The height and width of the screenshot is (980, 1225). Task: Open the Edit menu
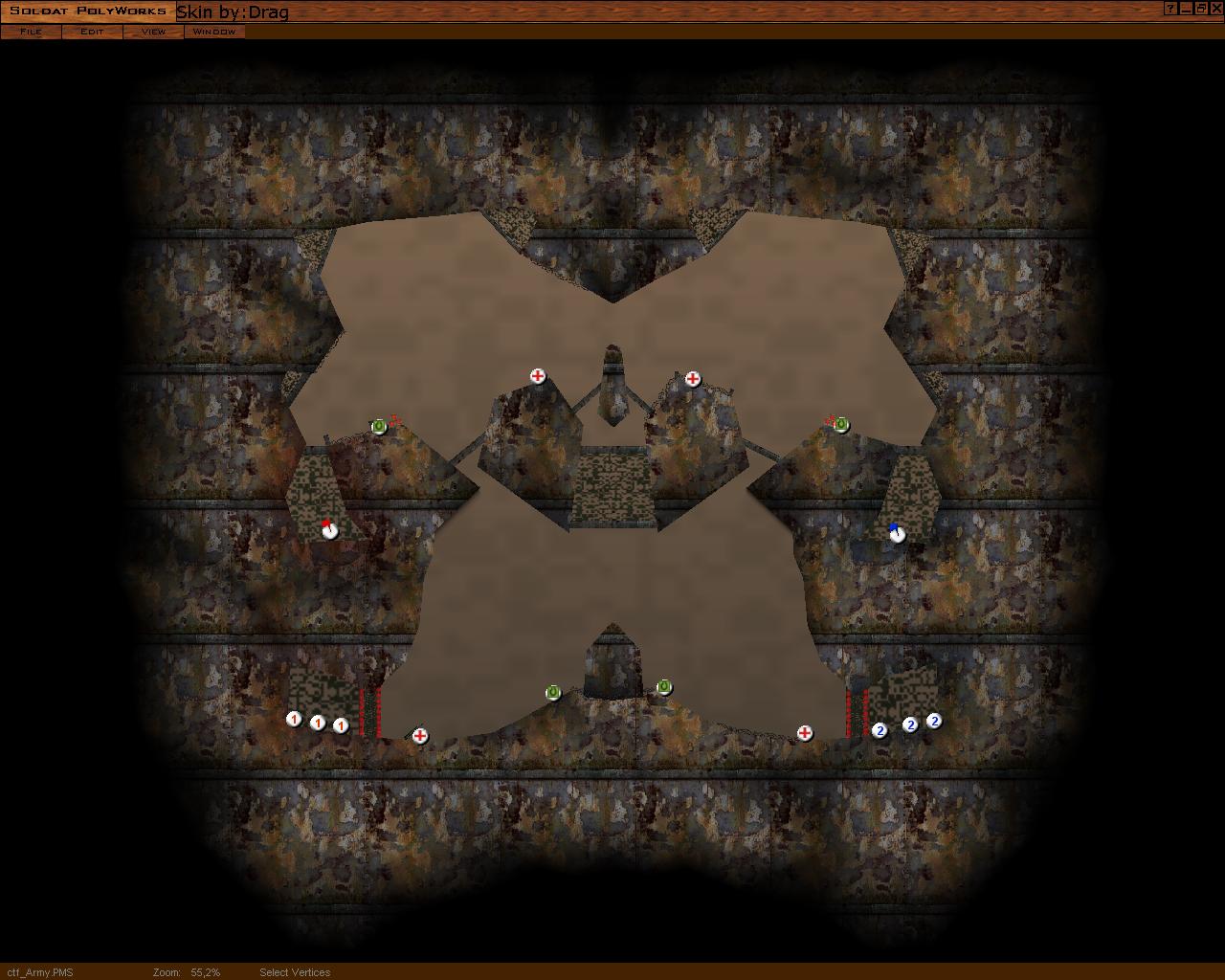point(92,32)
